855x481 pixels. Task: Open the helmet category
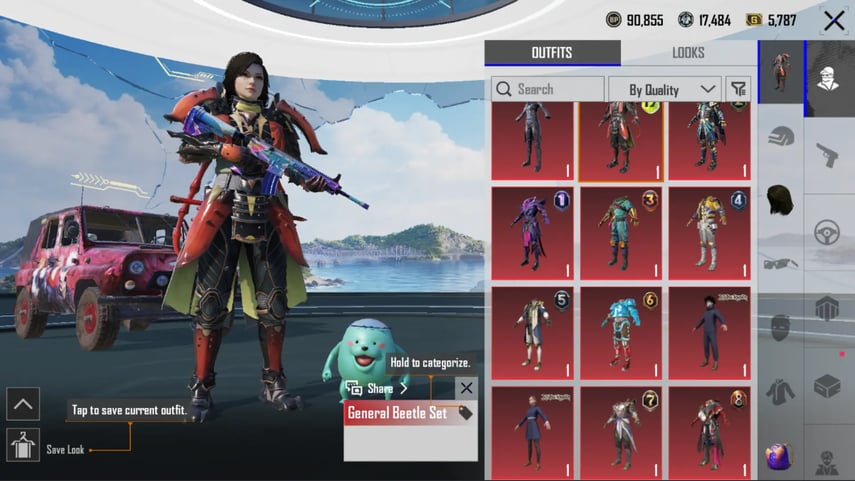coord(781,136)
